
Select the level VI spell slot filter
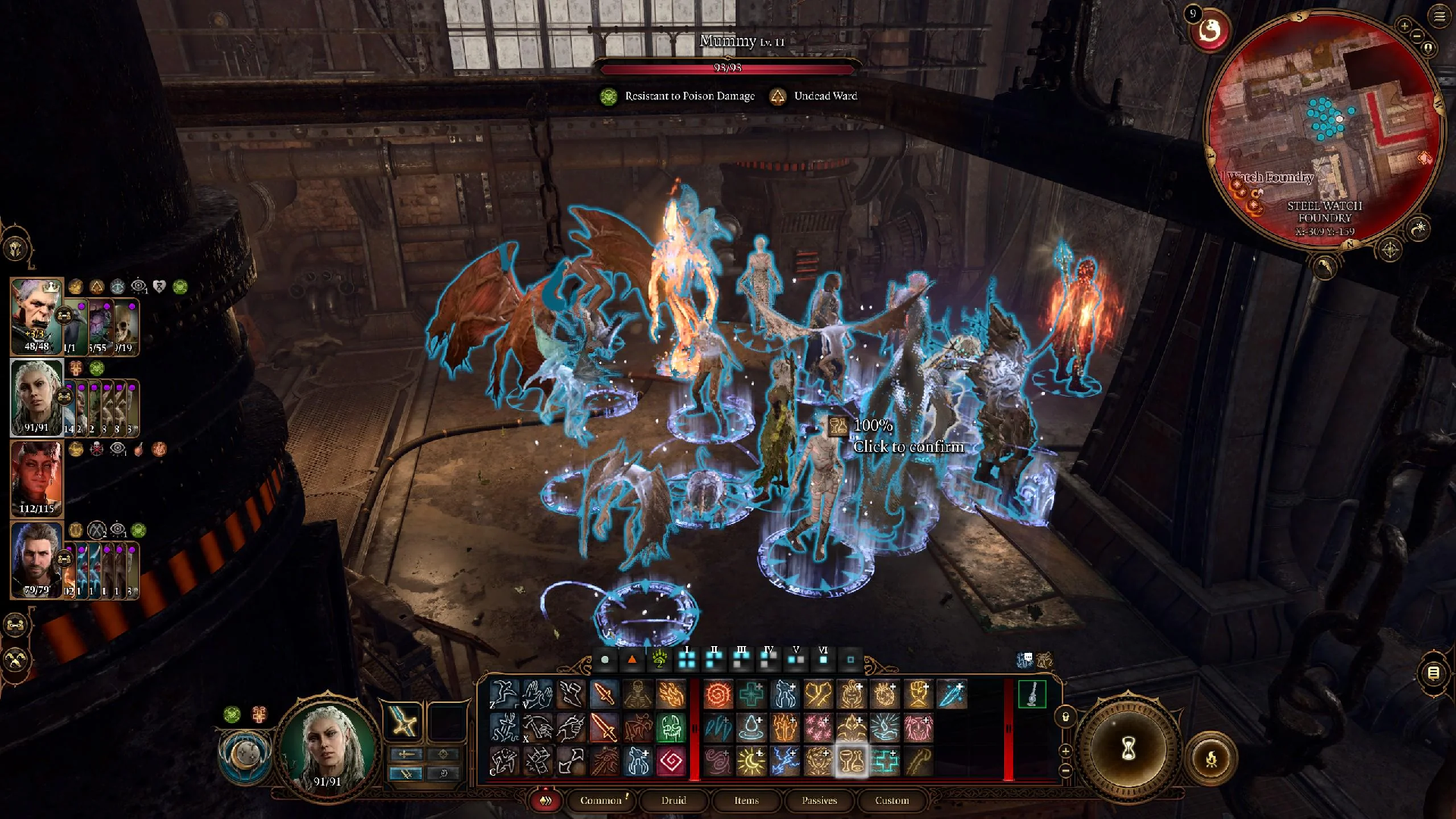[x=824, y=660]
